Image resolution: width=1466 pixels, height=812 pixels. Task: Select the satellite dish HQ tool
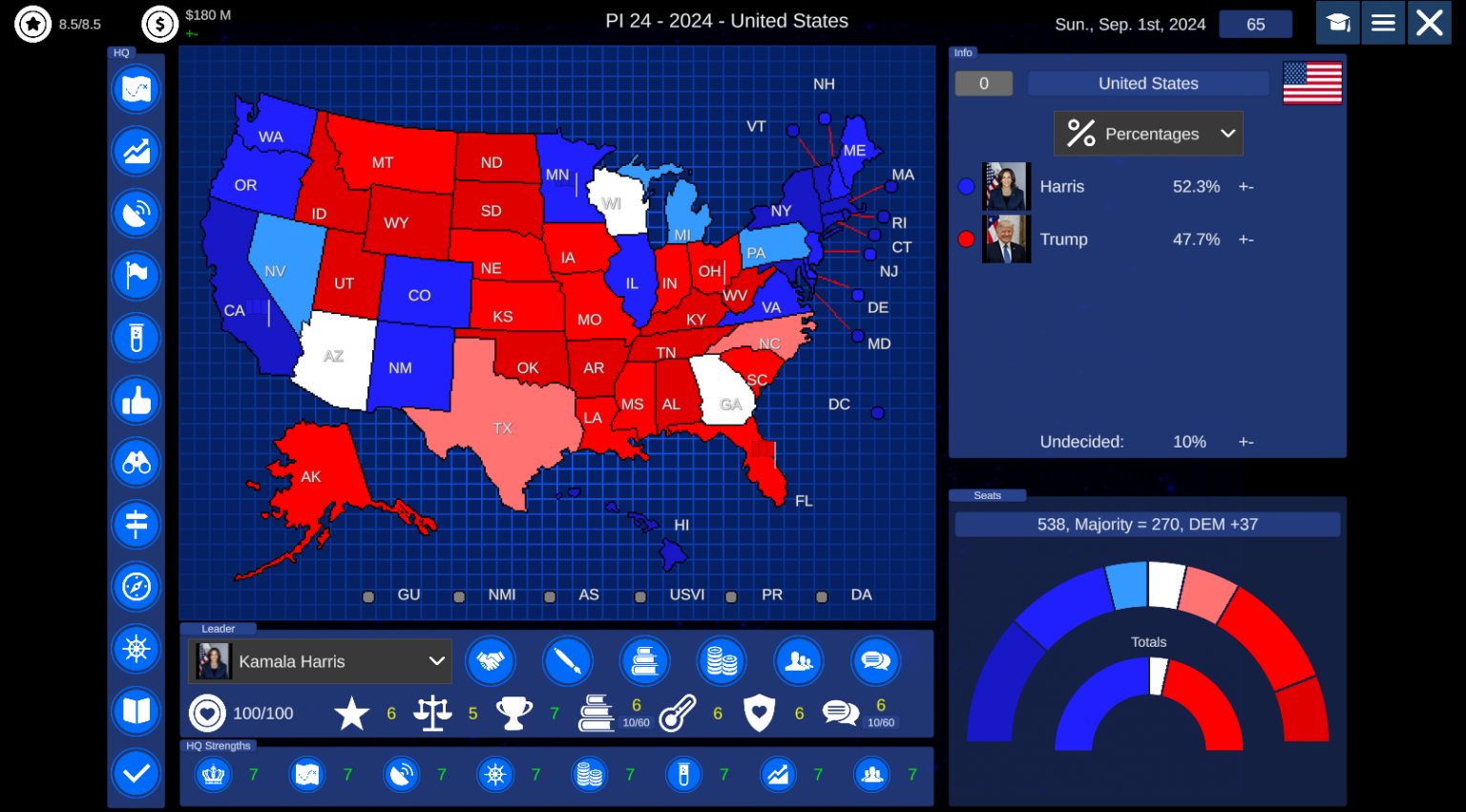tap(136, 214)
